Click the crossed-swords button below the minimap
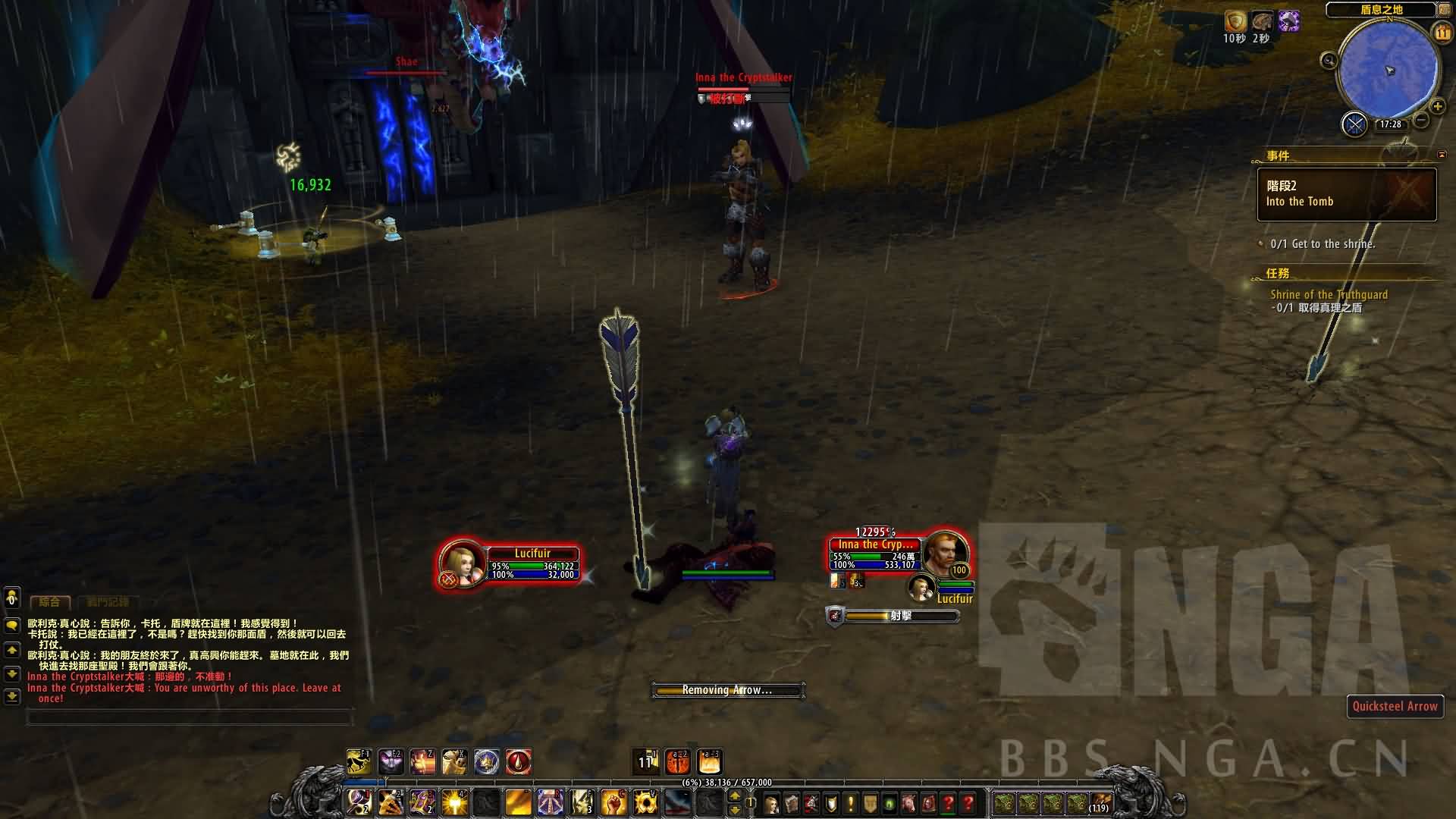 (1354, 124)
